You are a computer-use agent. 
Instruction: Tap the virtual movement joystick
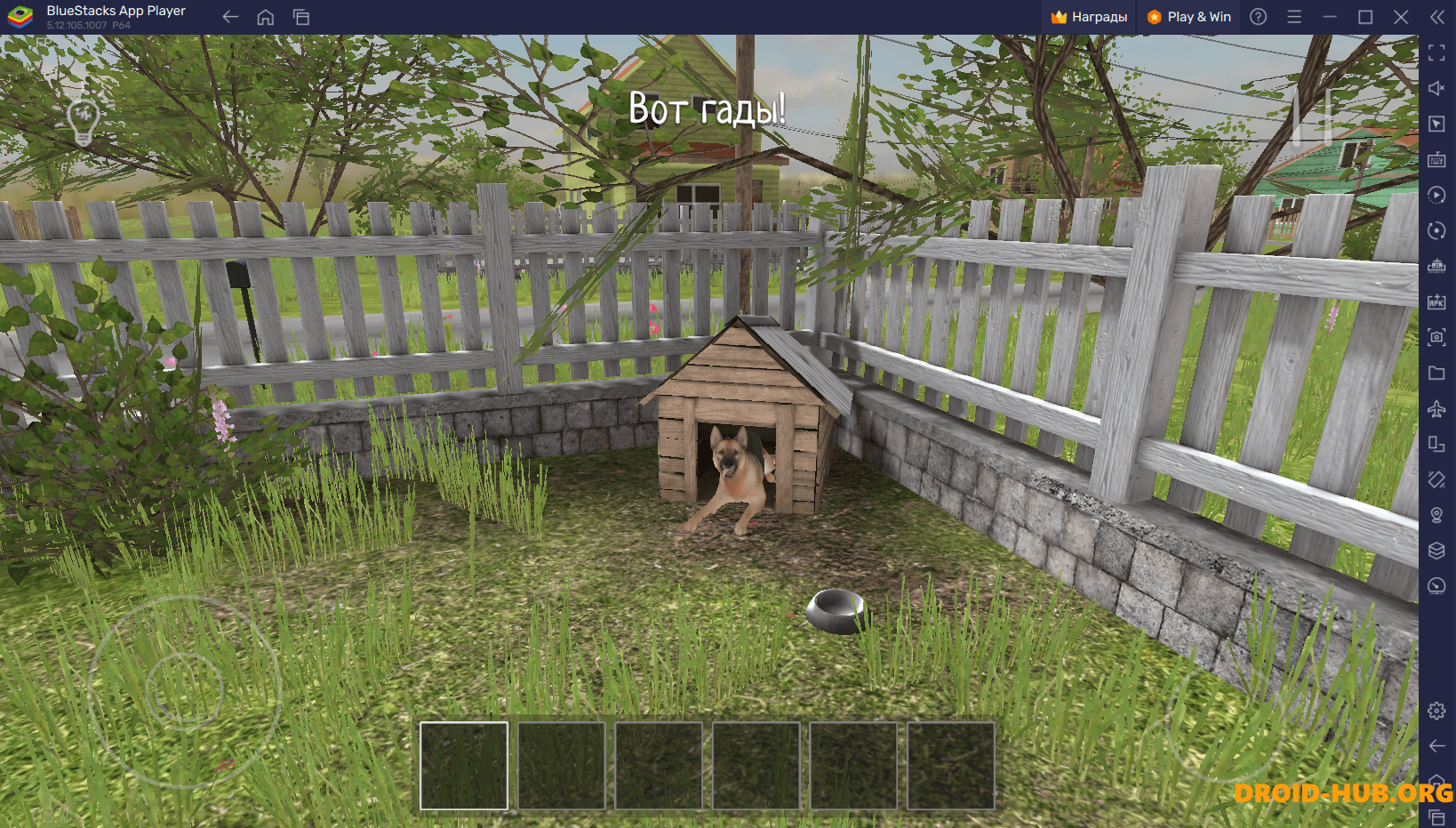[185, 690]
